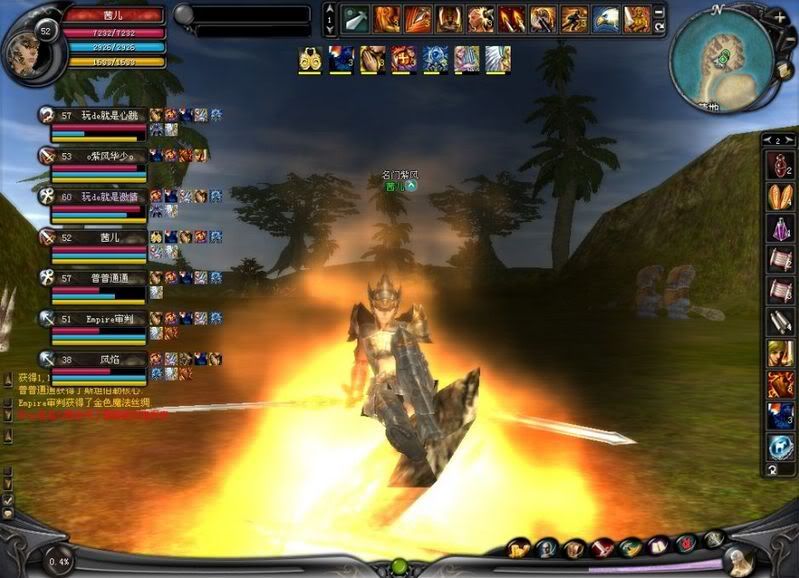
Task: Choose party member 普普通通 from the list
Action: click(96, 278)
